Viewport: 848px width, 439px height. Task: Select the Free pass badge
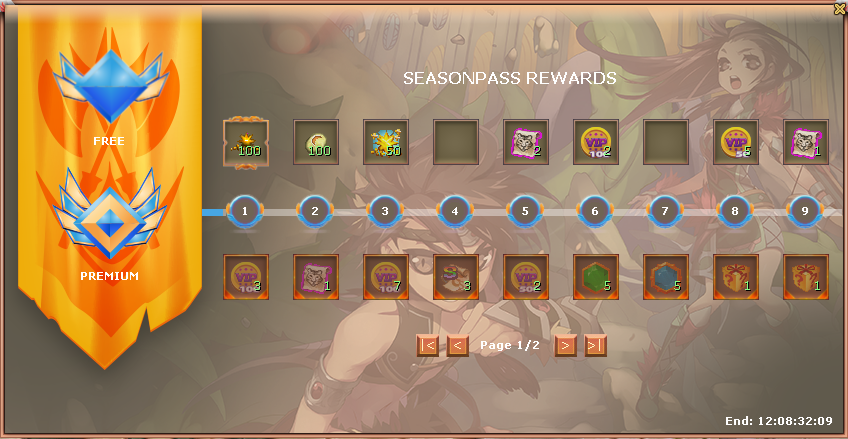click(109, 88)
